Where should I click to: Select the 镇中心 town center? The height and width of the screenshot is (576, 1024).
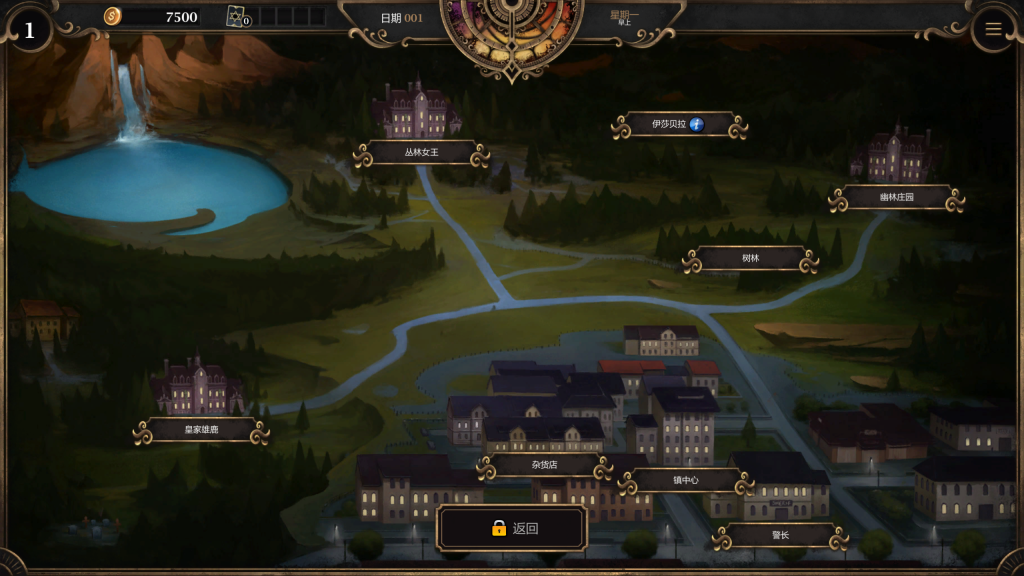[685, 481]
